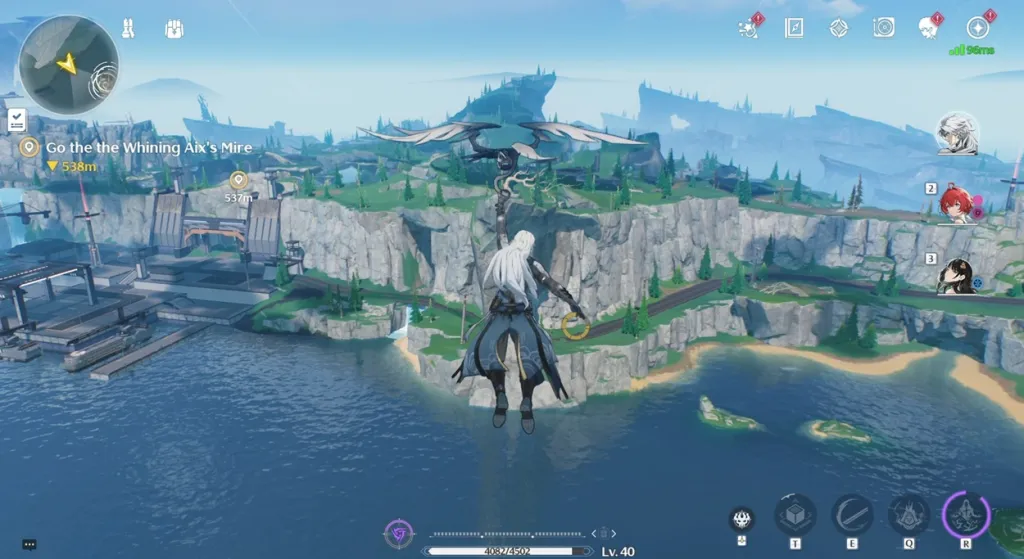Viewport: 1024px width, 559px height.
Task: Open the events icon with sparkles
Action: click(748, 28)
